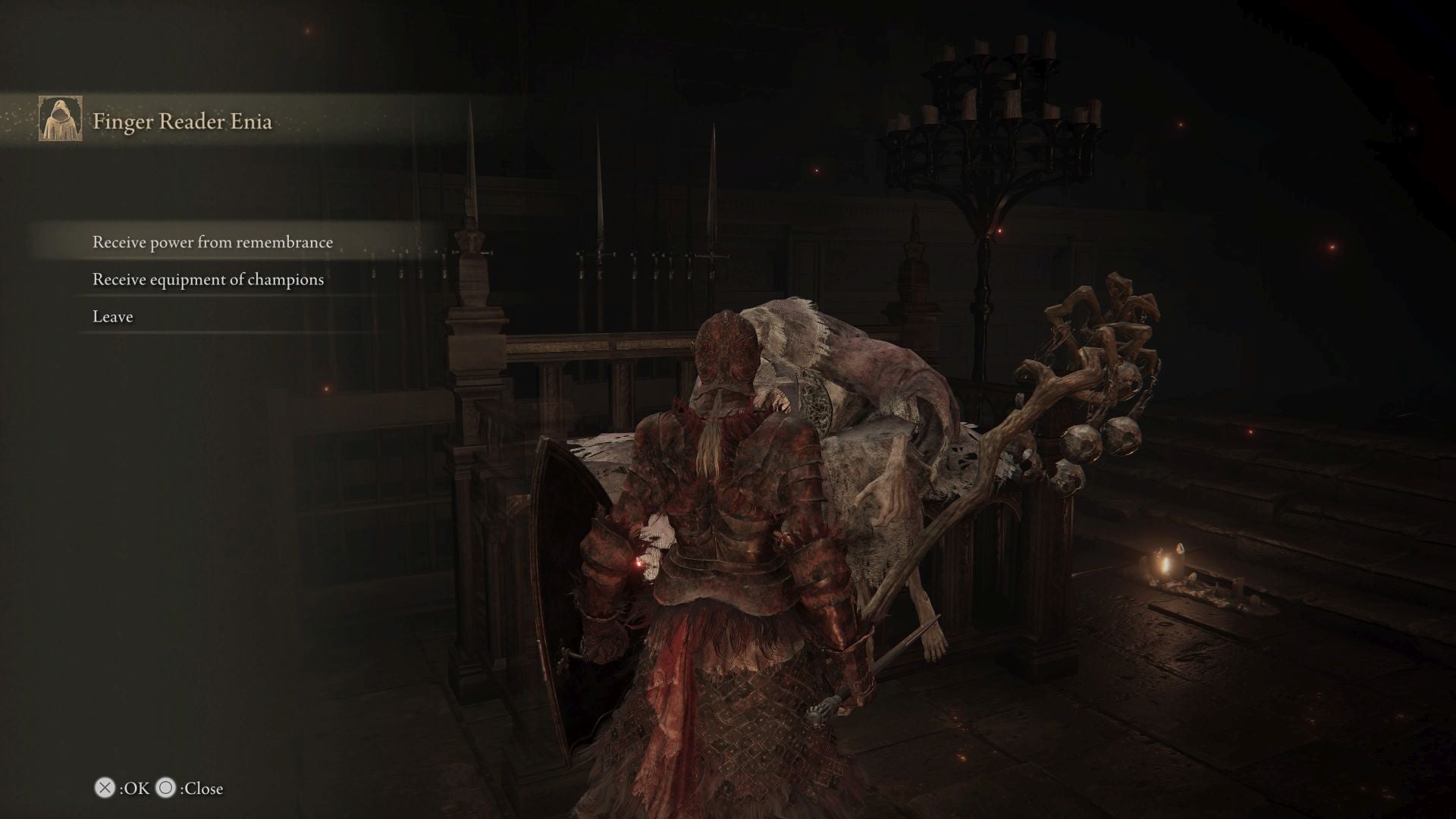Click Finger Reader Enia seated at her table
This screenshot has height=819, width=1456.
834,379
